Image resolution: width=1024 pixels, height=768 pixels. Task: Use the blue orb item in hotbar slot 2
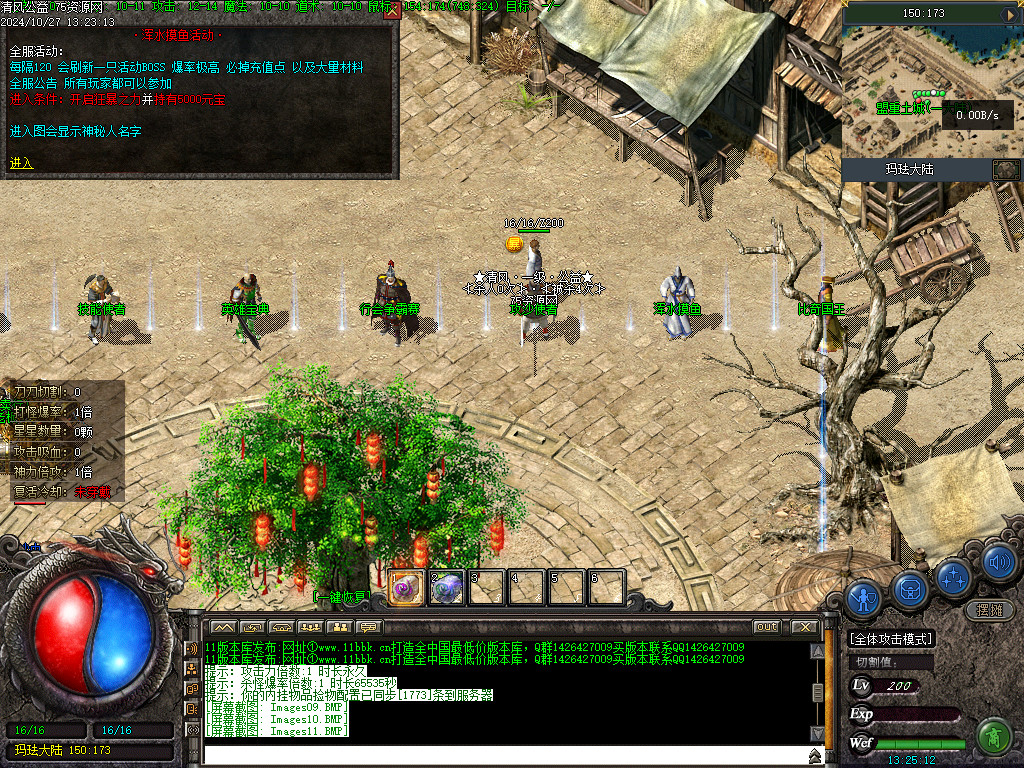446,587
